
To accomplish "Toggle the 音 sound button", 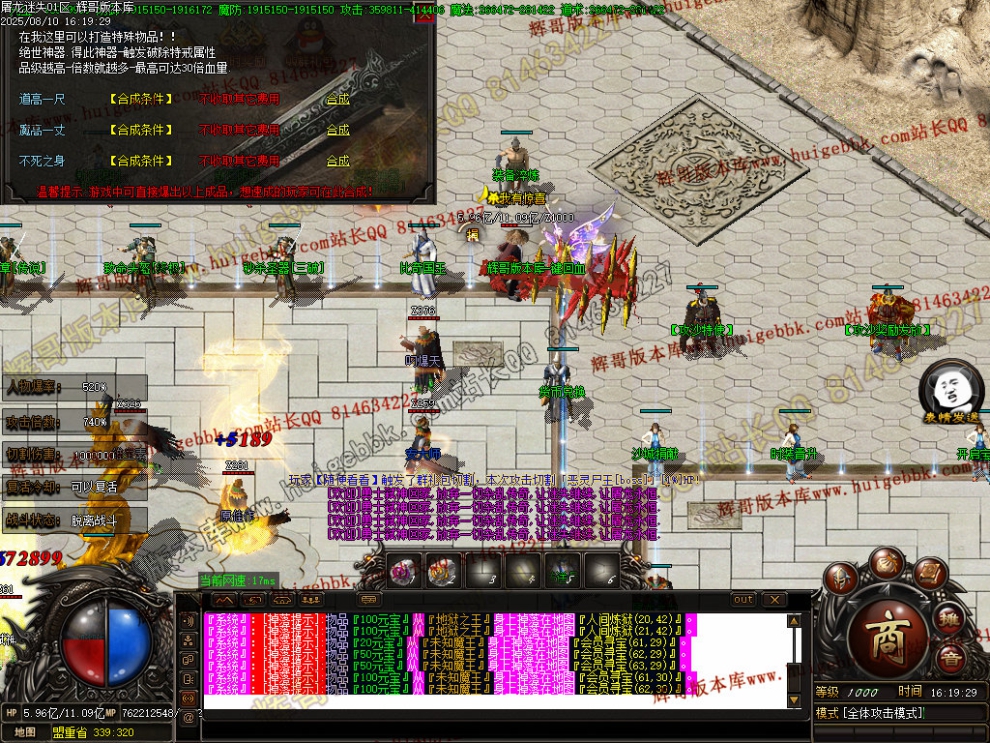I will (950, 658).
